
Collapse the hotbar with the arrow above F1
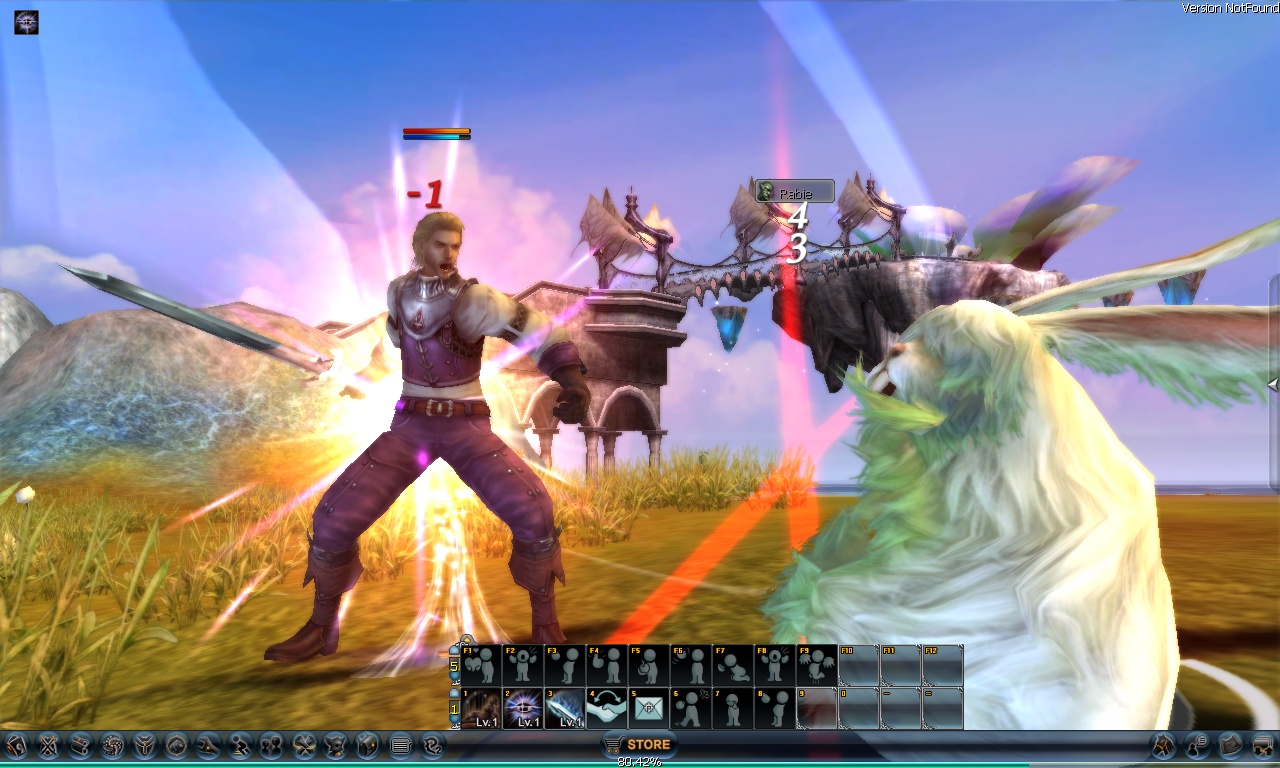pos(465,636)
